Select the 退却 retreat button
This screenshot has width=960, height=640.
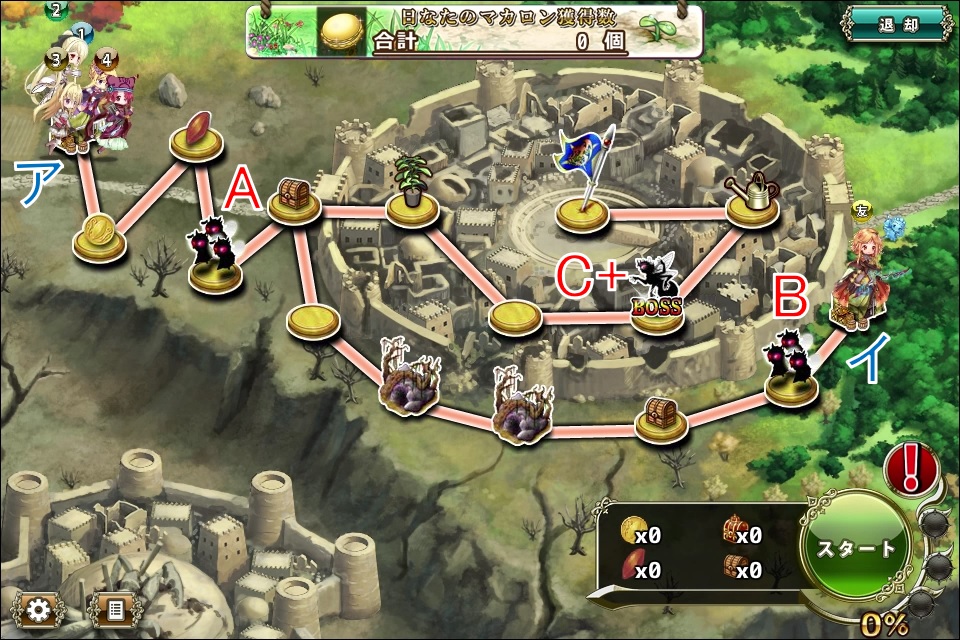(x=896, y=25)
